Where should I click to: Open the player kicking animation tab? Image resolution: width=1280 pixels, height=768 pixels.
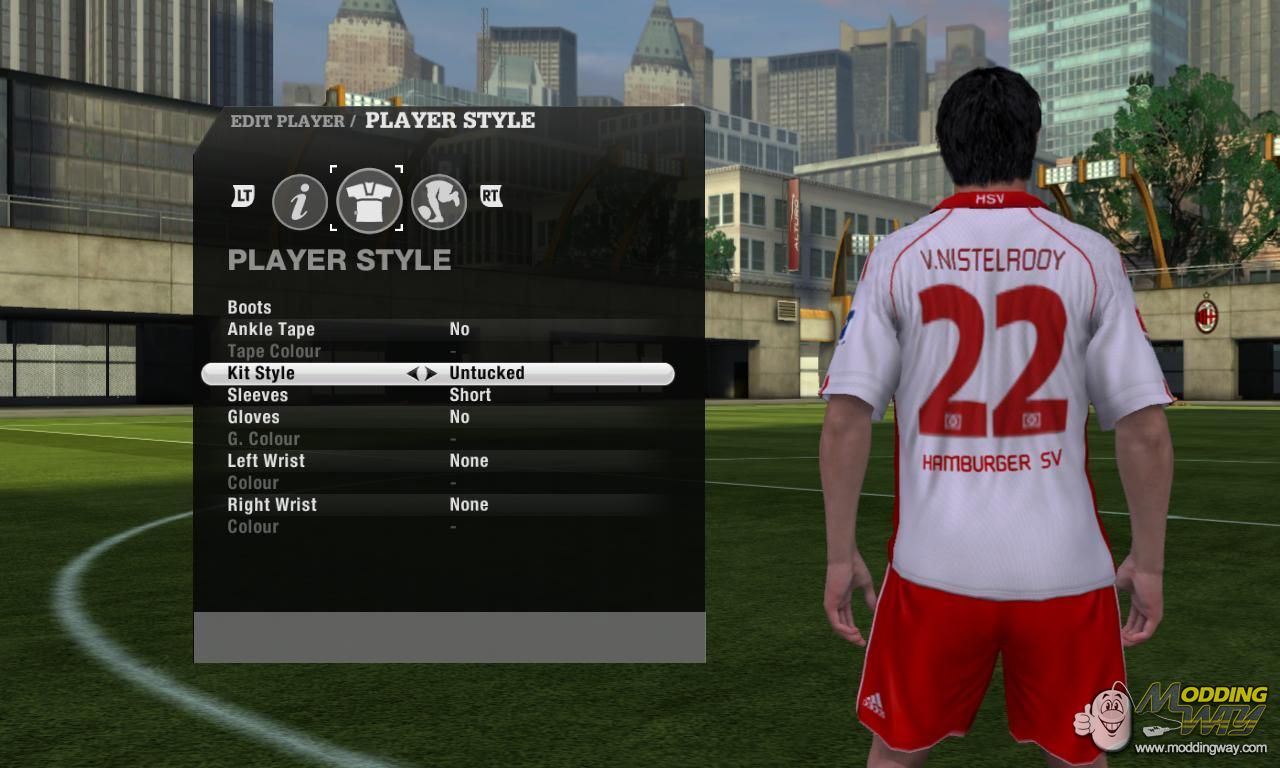[x=439, y=201]
